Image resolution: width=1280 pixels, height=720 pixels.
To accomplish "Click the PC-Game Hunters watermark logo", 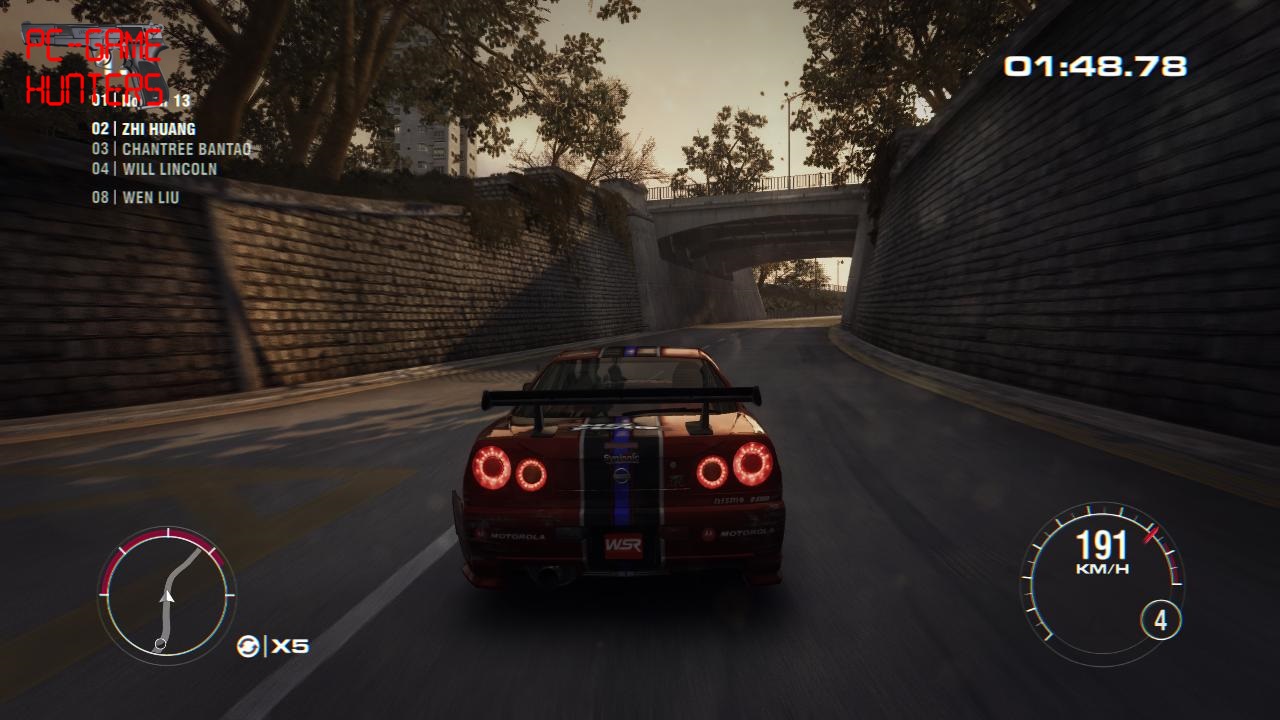I will click(94, 67).
